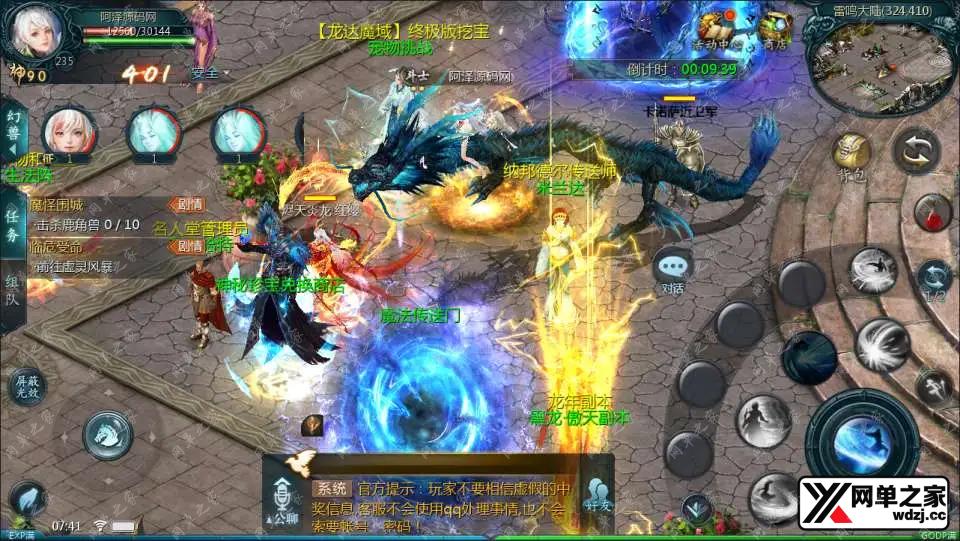Use the red health potion
Image resolution: width=960 pixels, height=541 pixels.
932,212
